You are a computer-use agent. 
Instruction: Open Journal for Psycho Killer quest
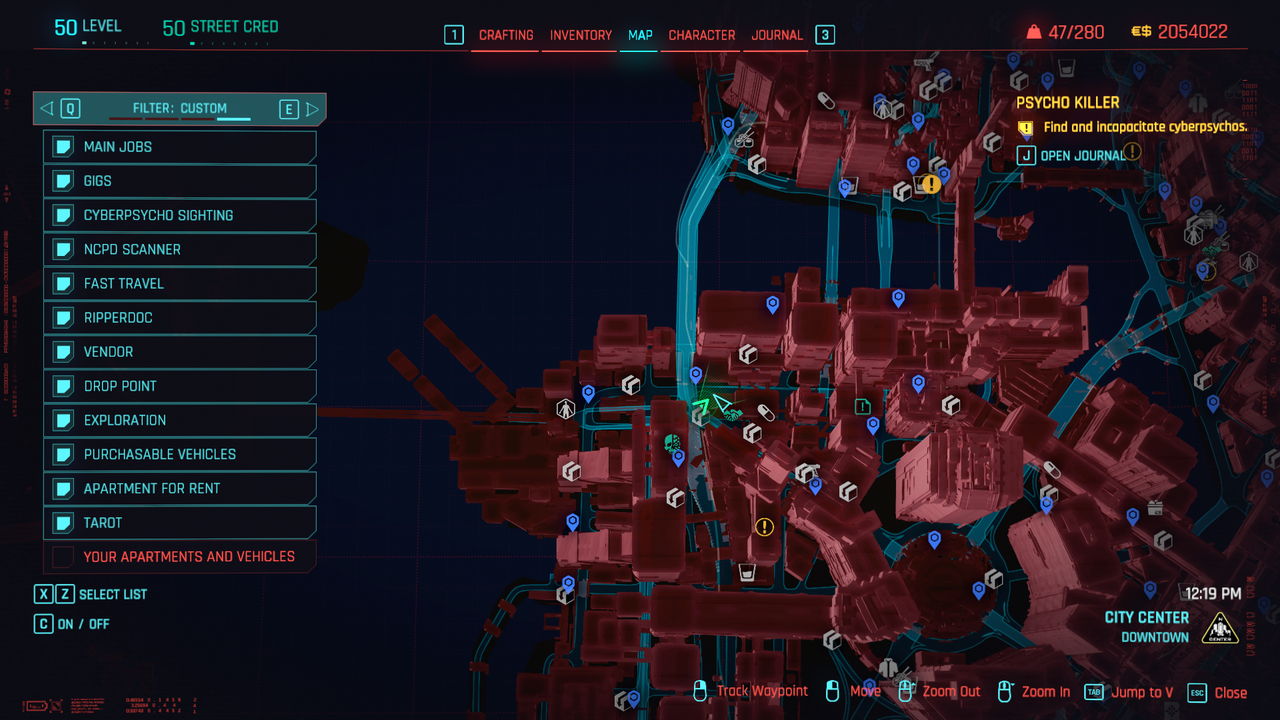tap(1070, 156)
